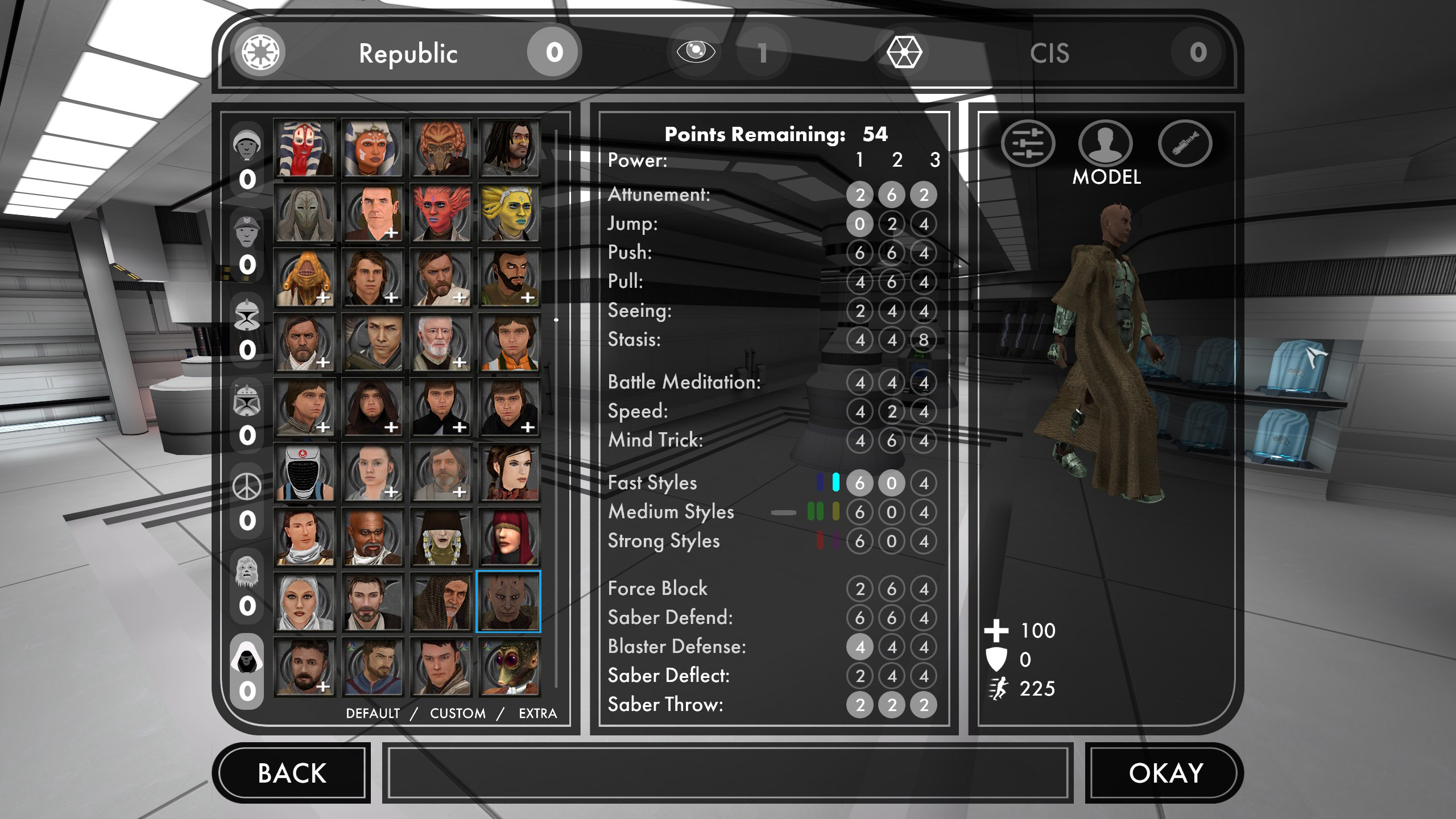Open the sliders settings tab
This screenshot has height=819, width=1456.
[1028, 143]
